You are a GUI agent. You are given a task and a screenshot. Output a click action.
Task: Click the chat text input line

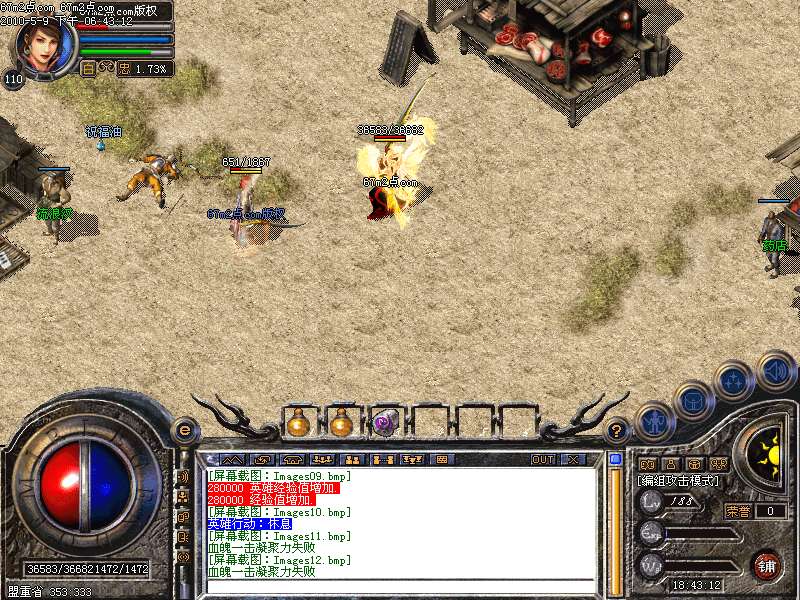[x=400, y=585]
